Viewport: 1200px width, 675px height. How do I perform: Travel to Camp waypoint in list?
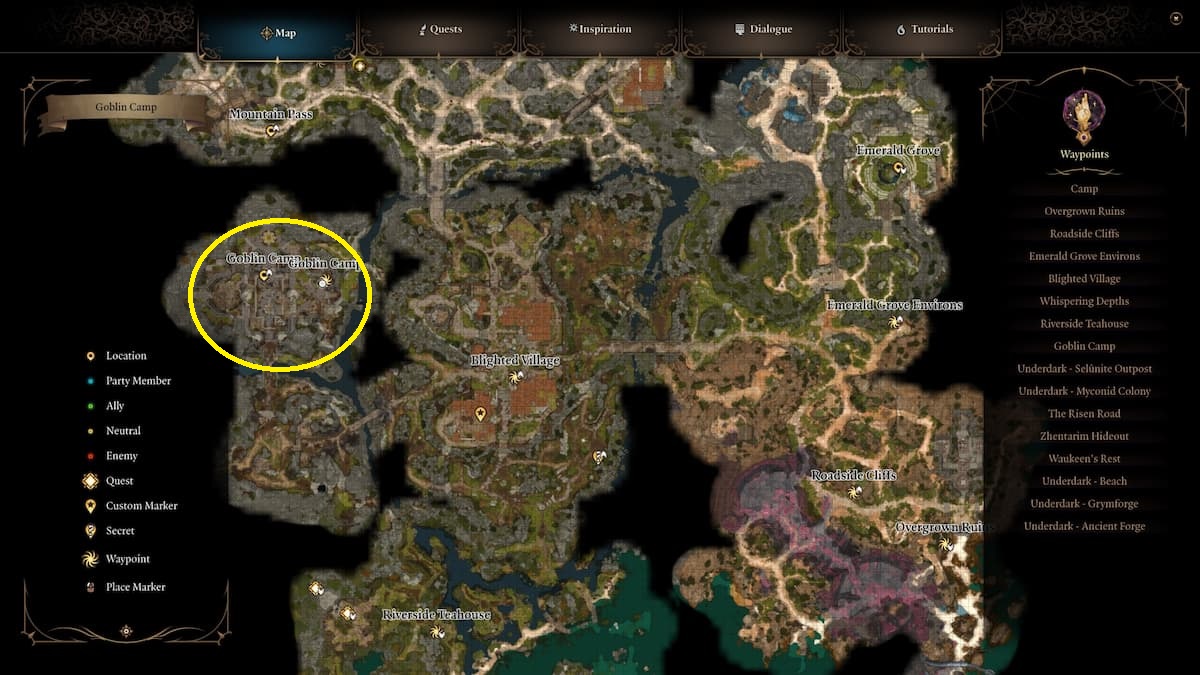pos(1084,189)
